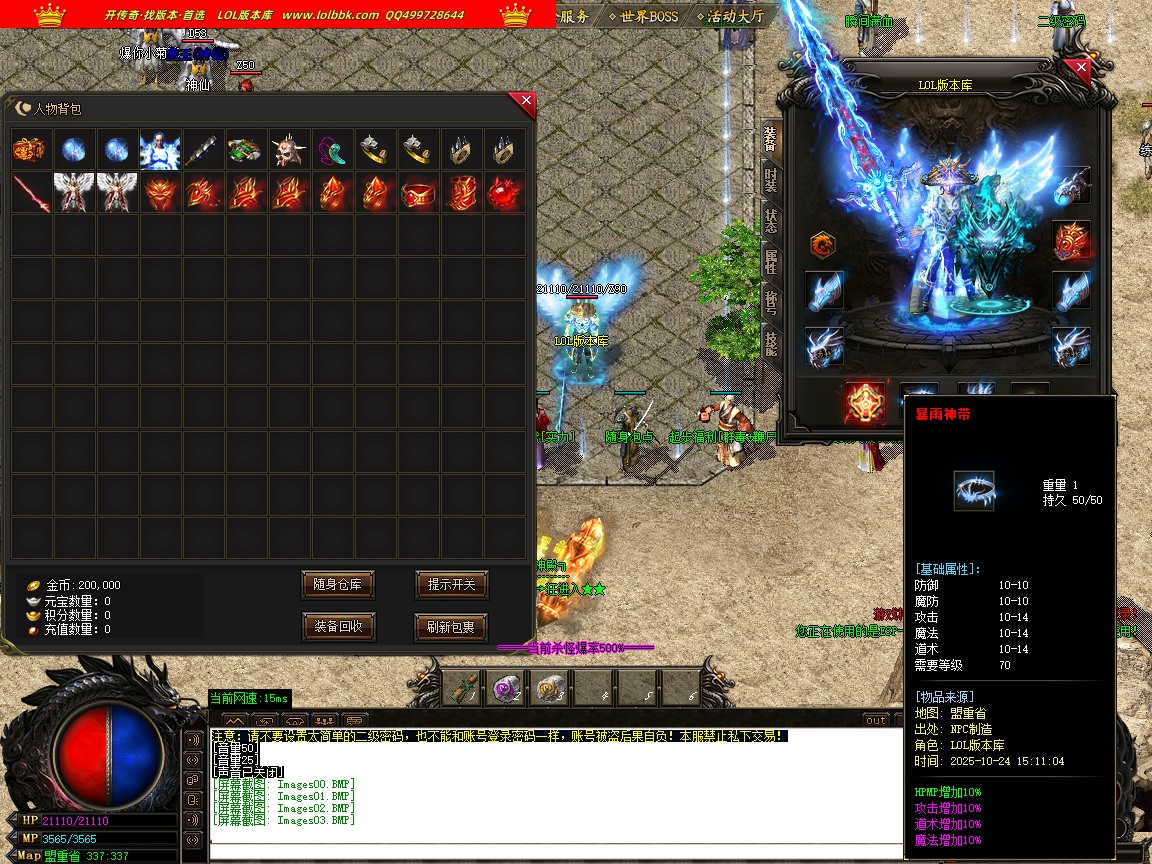Image resolution: width=1152 pixels, height=864 pixels.
Task: Use the purple scroll in hotbar slot 2
Action: (506, 687)
